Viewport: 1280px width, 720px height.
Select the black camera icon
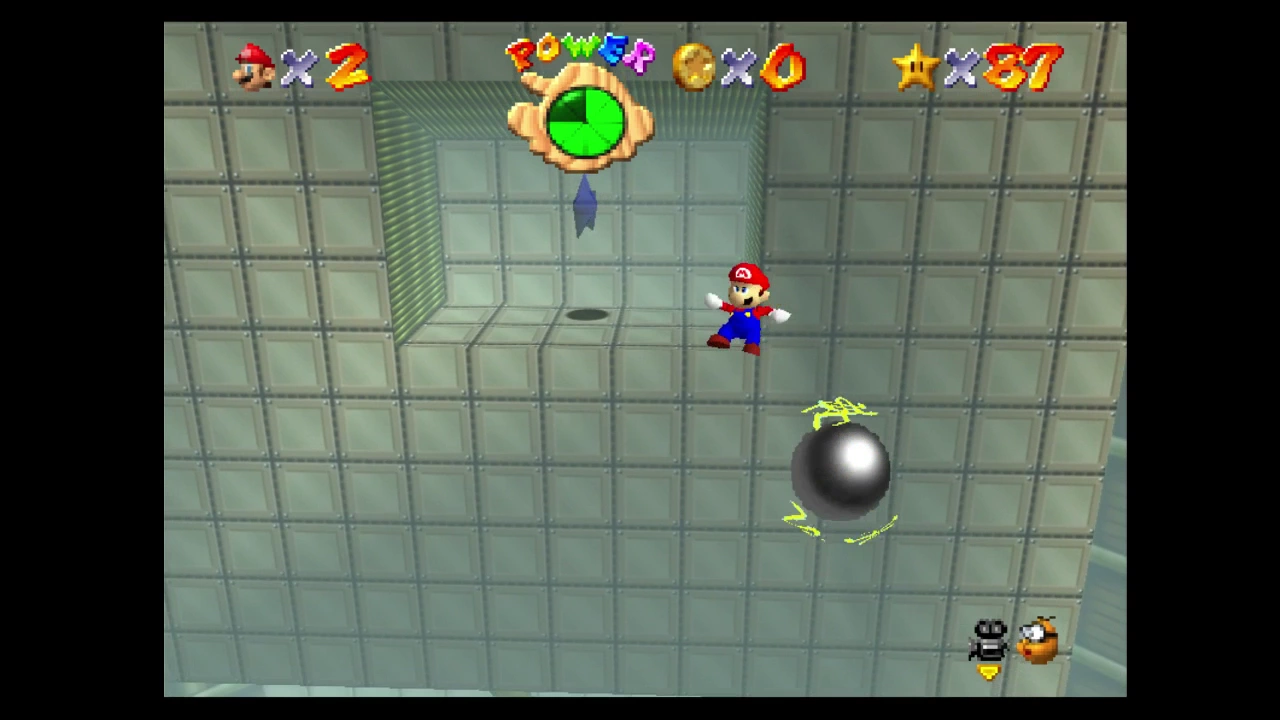pos(989,640)
